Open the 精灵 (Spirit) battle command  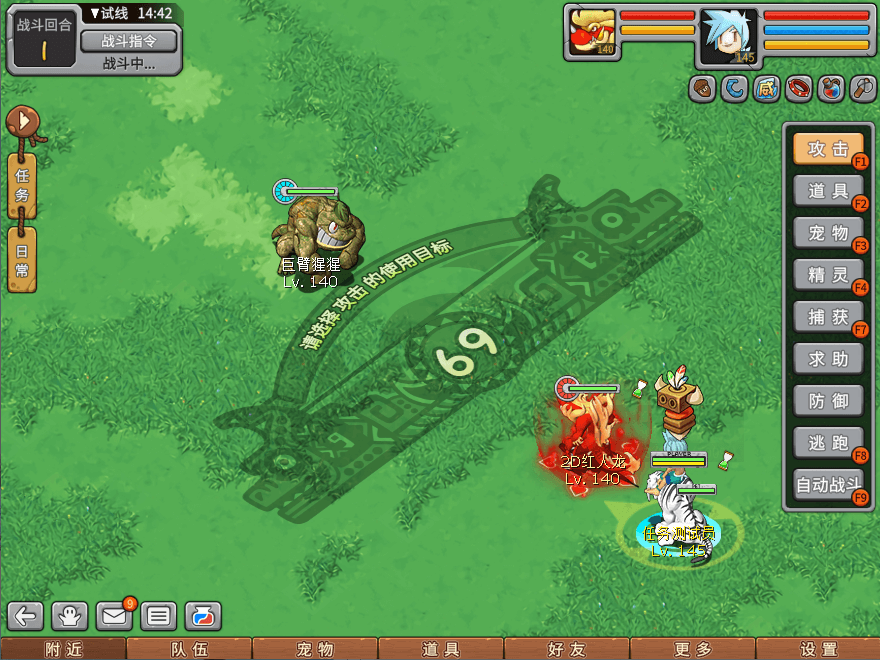828,275
